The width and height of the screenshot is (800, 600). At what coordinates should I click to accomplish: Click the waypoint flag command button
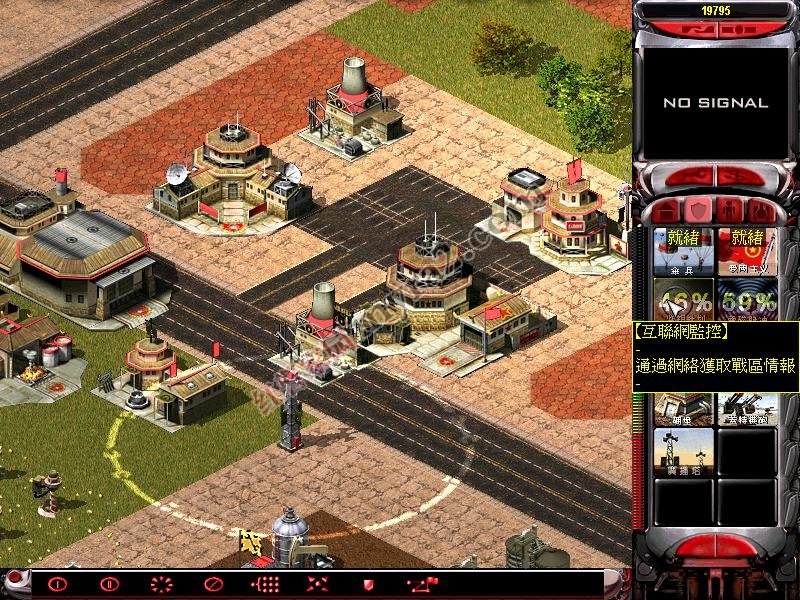click(420, 584)
